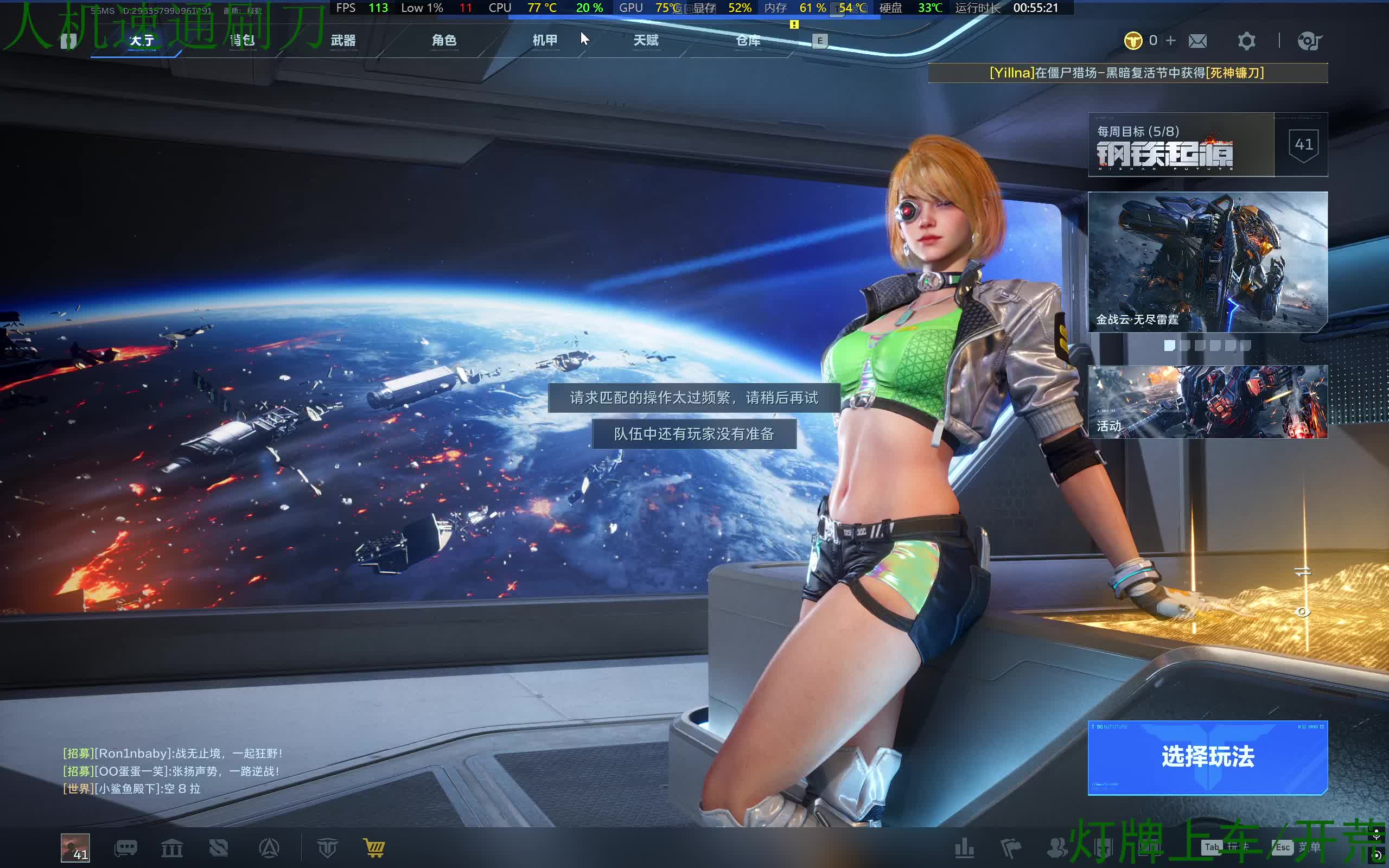Open the building with columns icon
Viewport: 1389px width, 868px height.
click(x=172, y=847)
